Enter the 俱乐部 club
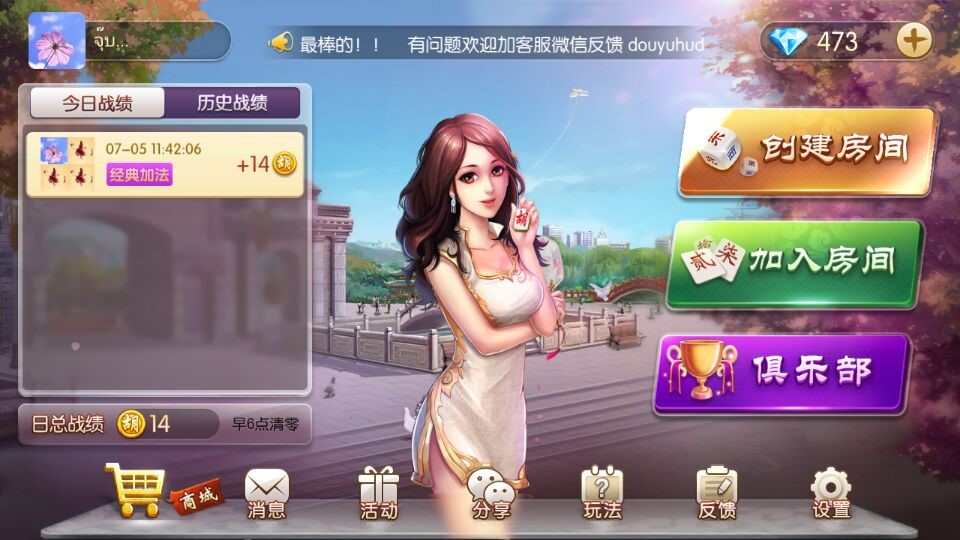Viewport: 960px width, 540px height. [x=782, y=374]
